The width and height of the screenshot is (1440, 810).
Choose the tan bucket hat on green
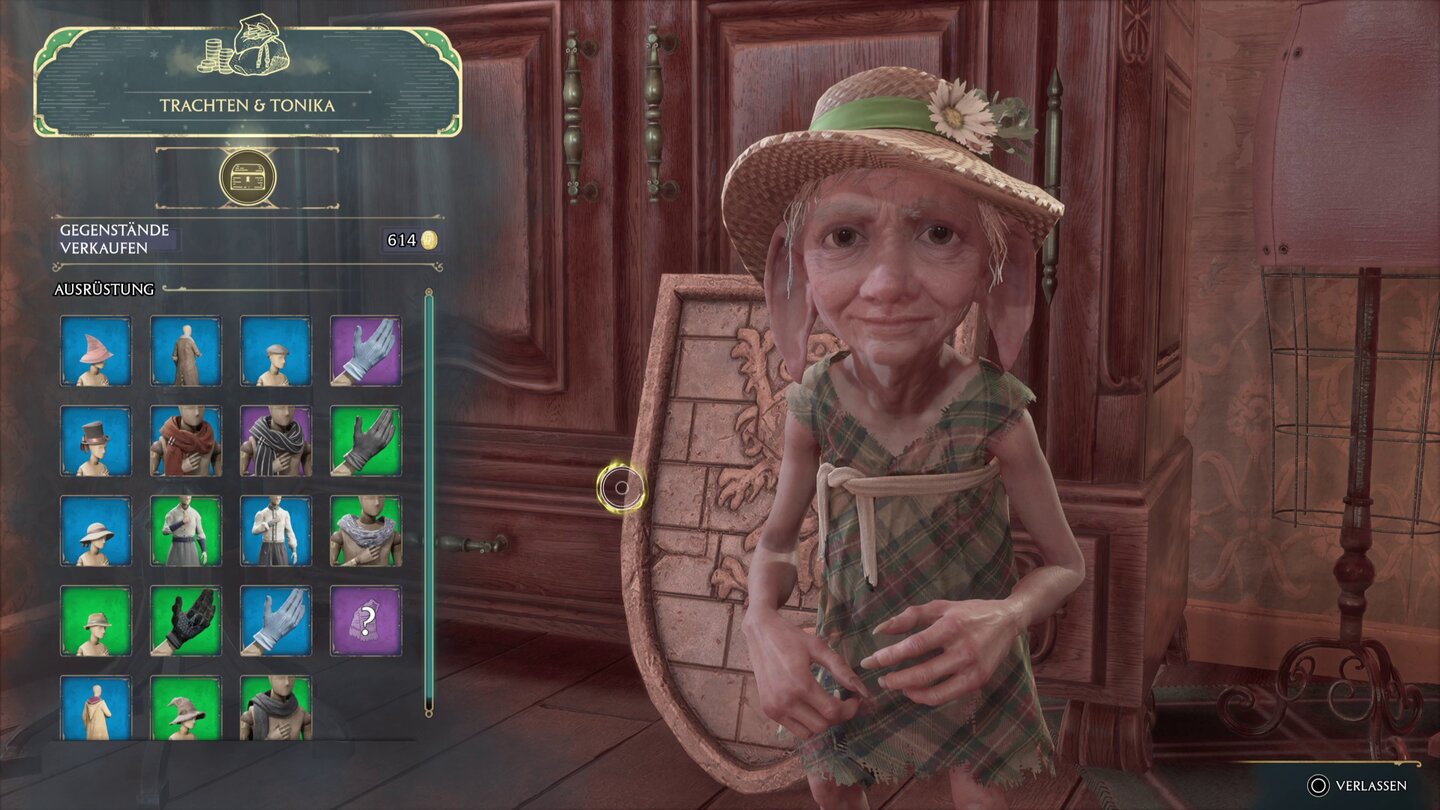pyautogui.click(x=96, y=621)
